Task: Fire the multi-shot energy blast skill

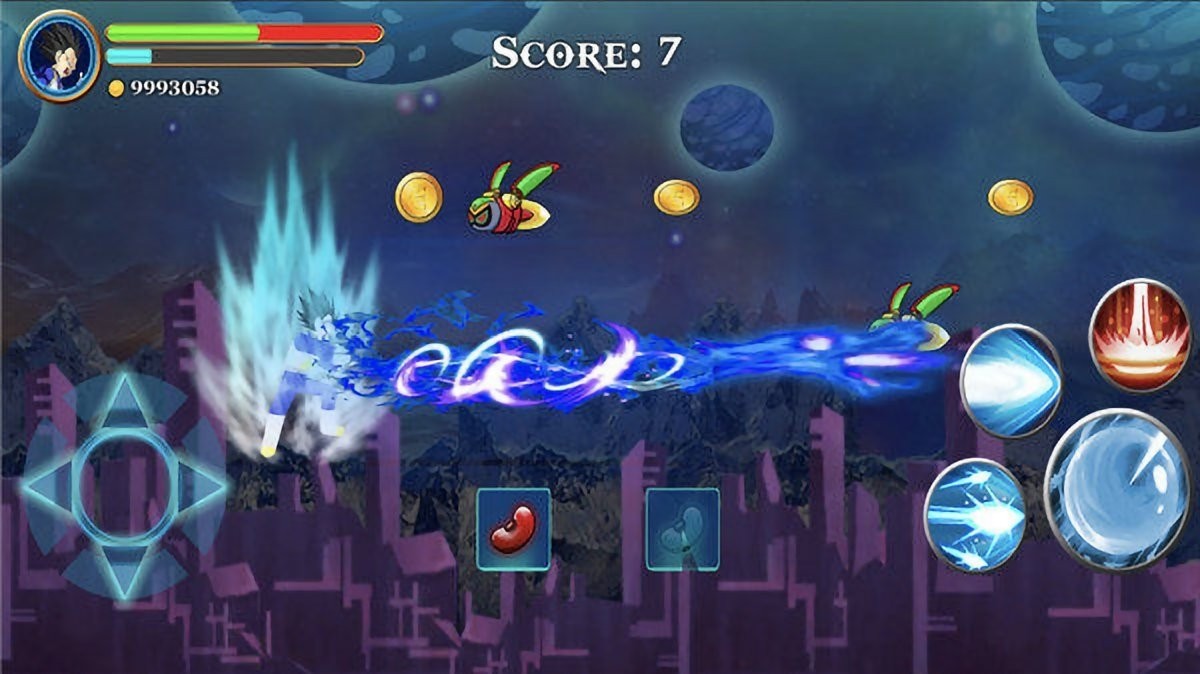Action: point(974,515)
